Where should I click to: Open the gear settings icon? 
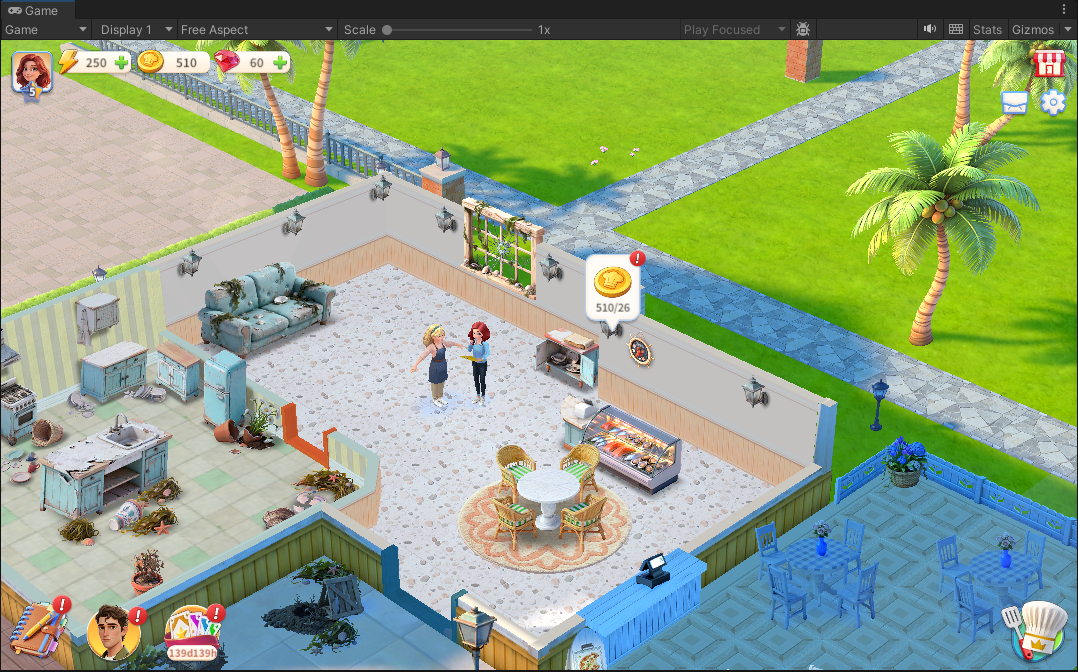(x=1053, y=102)
